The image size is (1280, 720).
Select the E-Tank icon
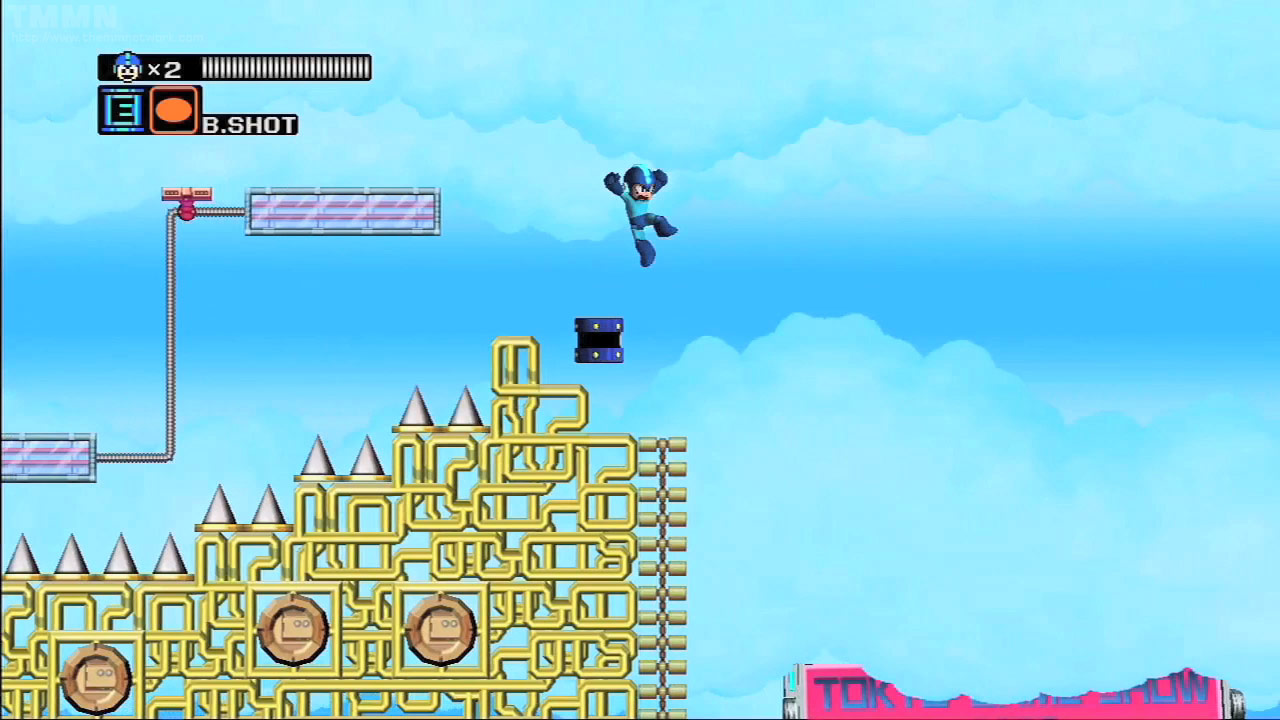click(123, 110)
